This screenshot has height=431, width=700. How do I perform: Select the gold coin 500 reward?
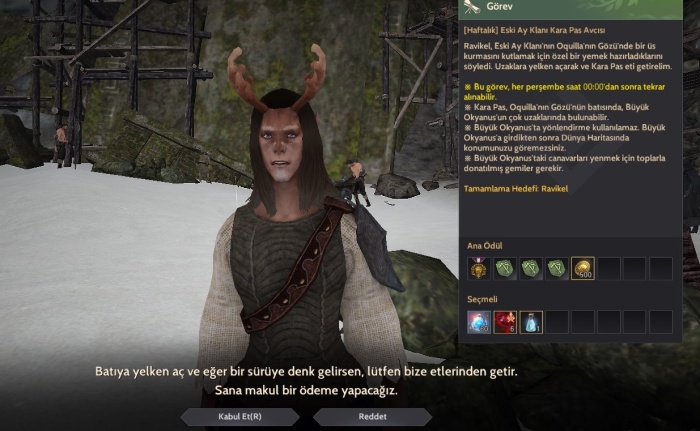[583, 268]
